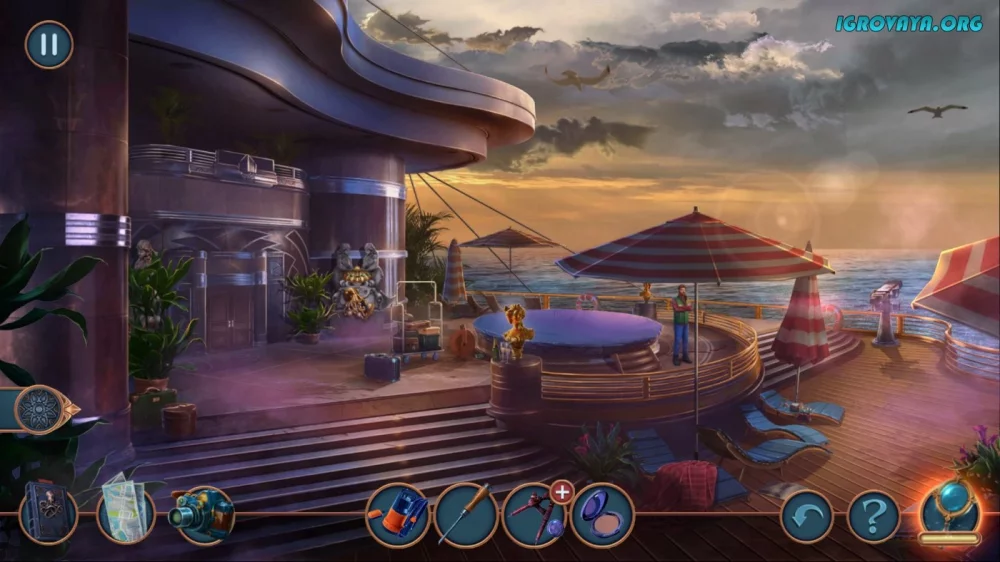Pick the screwdriver from the inventory
Screen dimensions: 1000x562
tap(466, 515)
